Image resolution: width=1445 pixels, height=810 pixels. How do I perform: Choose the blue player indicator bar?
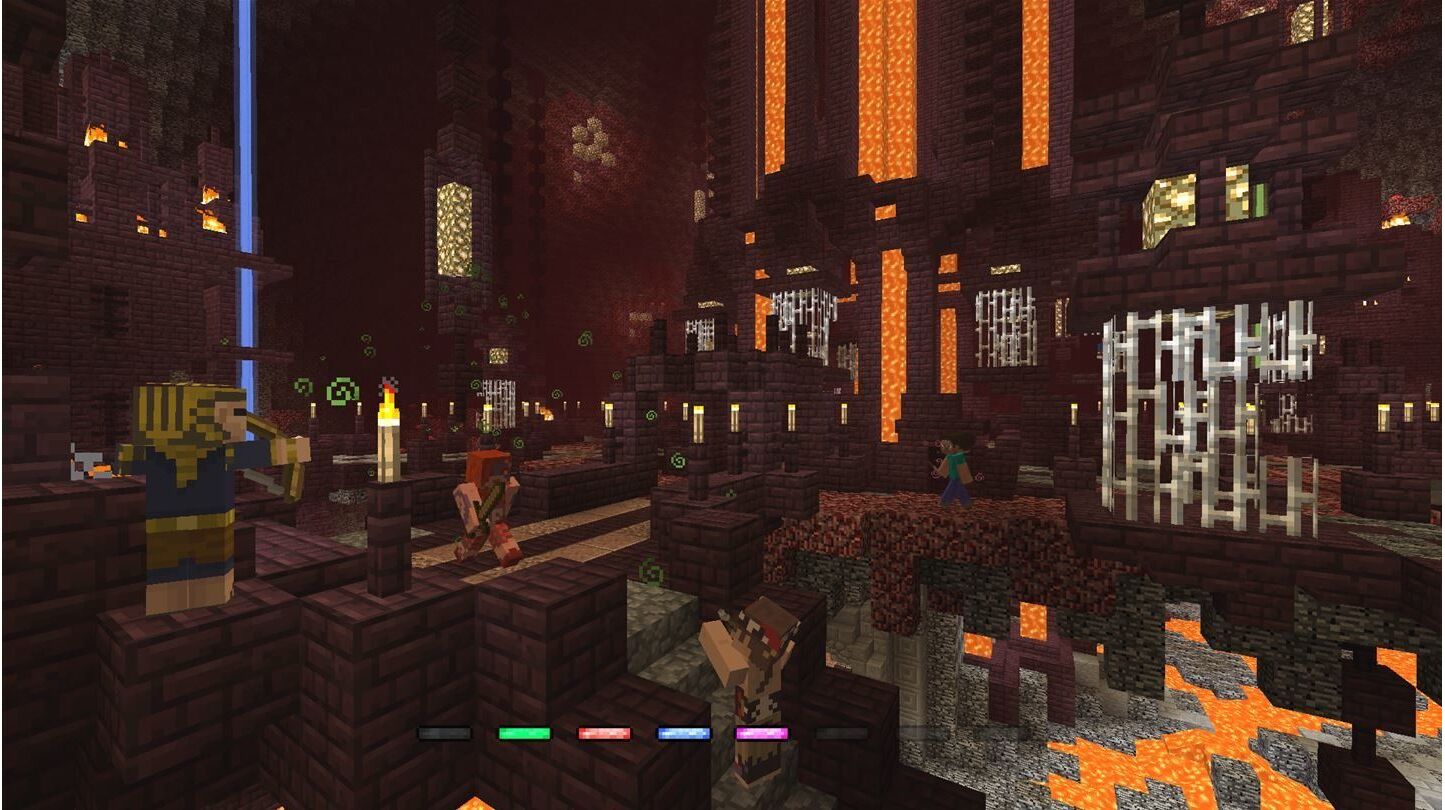click(x=683, y=733)
